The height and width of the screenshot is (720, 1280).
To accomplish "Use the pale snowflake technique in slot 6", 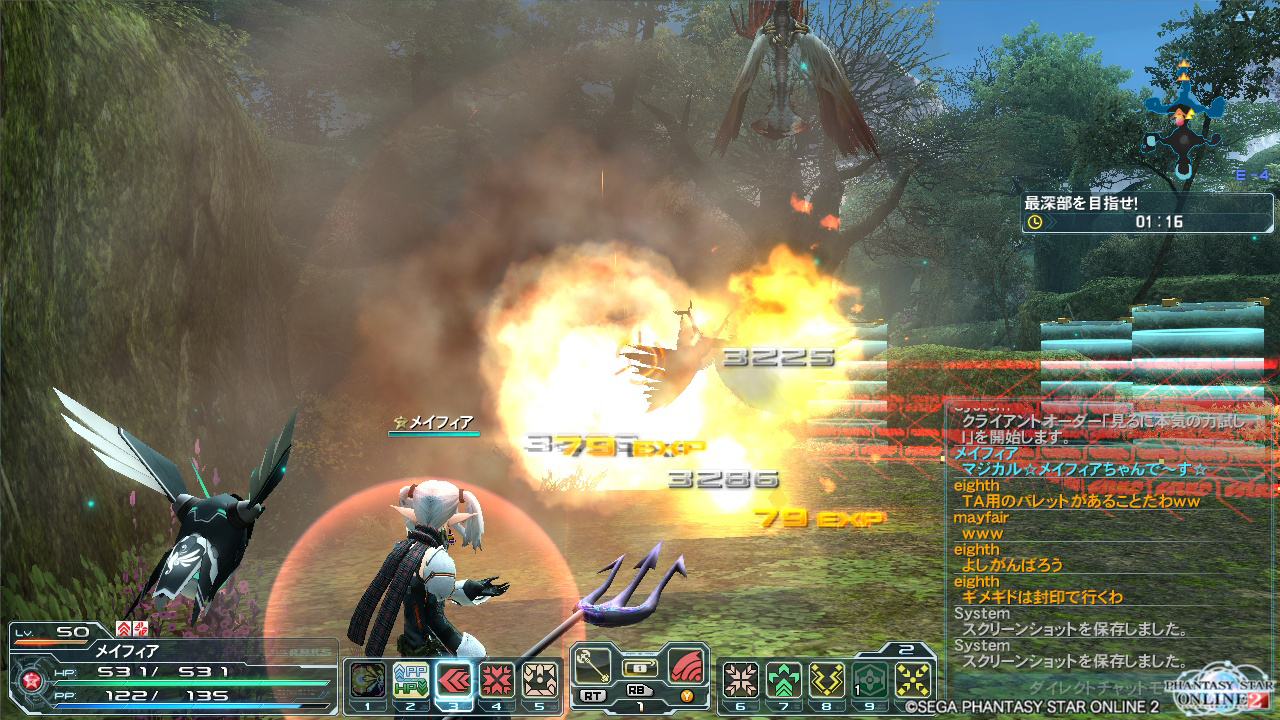I will click(741, 679).
